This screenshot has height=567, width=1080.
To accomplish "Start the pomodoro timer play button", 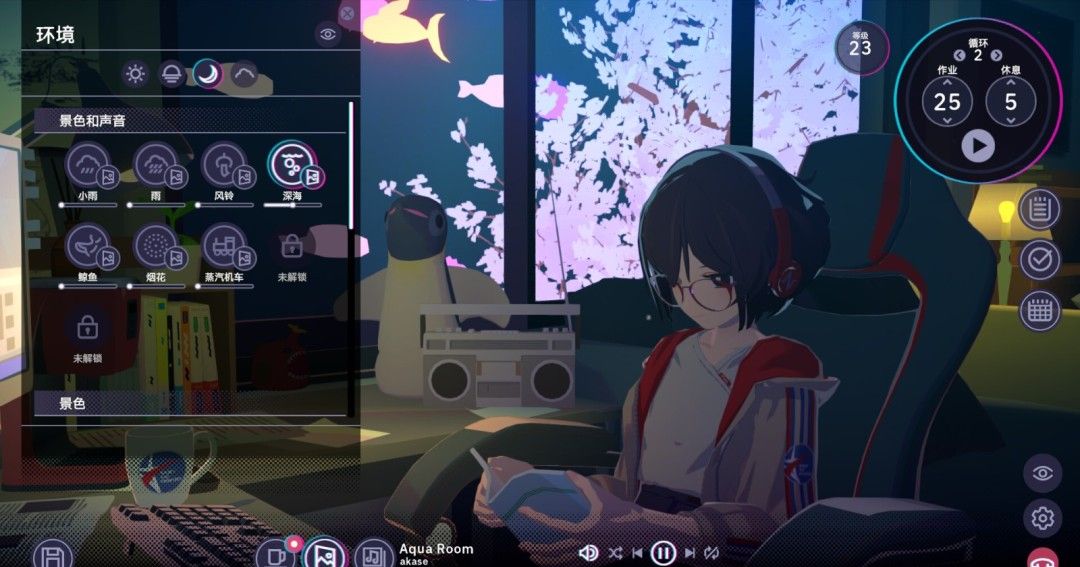I will [x=978, y=146].
